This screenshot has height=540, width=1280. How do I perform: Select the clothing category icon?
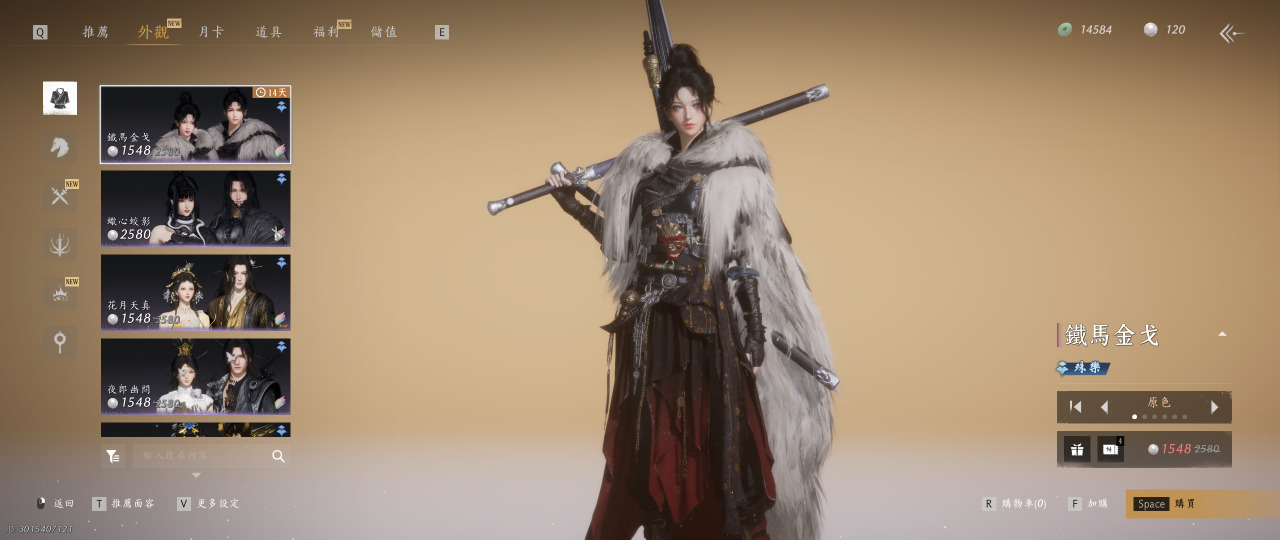click(x=60, y=98)
